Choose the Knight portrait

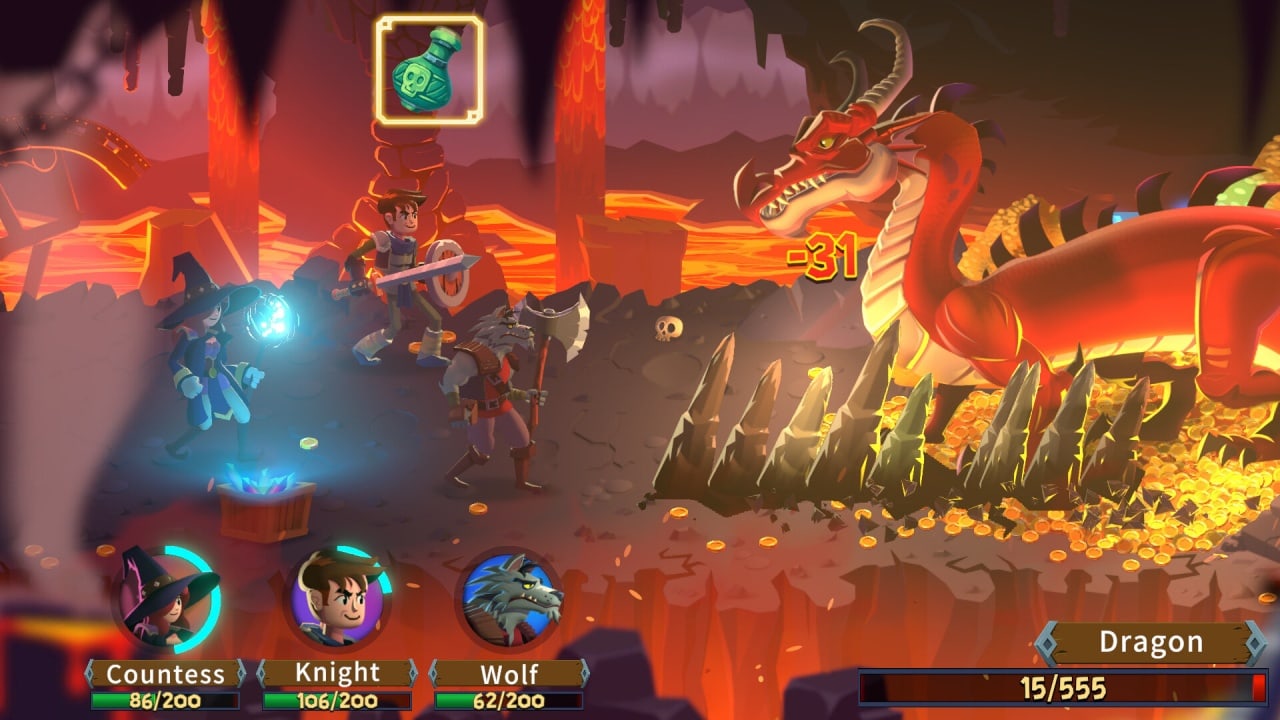(x=338, y=600)
